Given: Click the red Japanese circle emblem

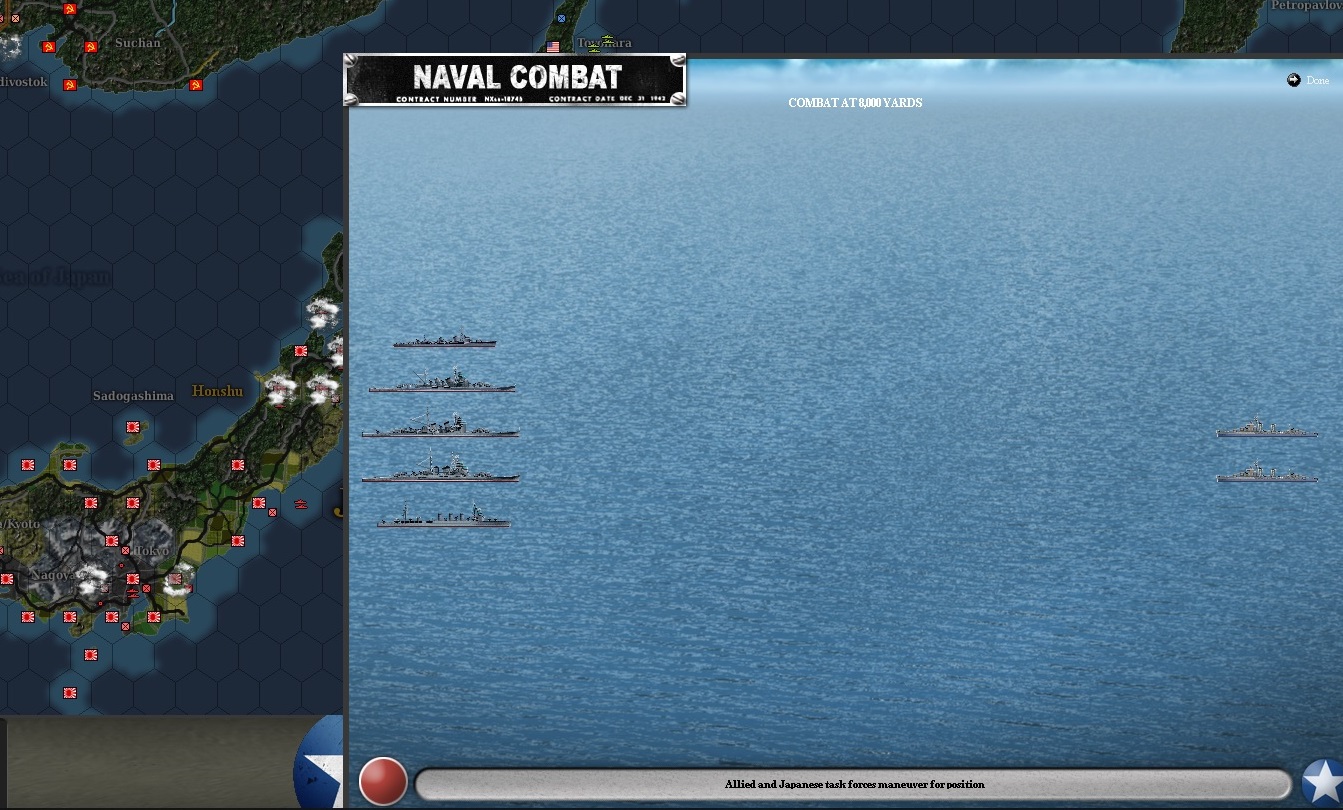Looking at the screenshot, I should pos(383,781).
